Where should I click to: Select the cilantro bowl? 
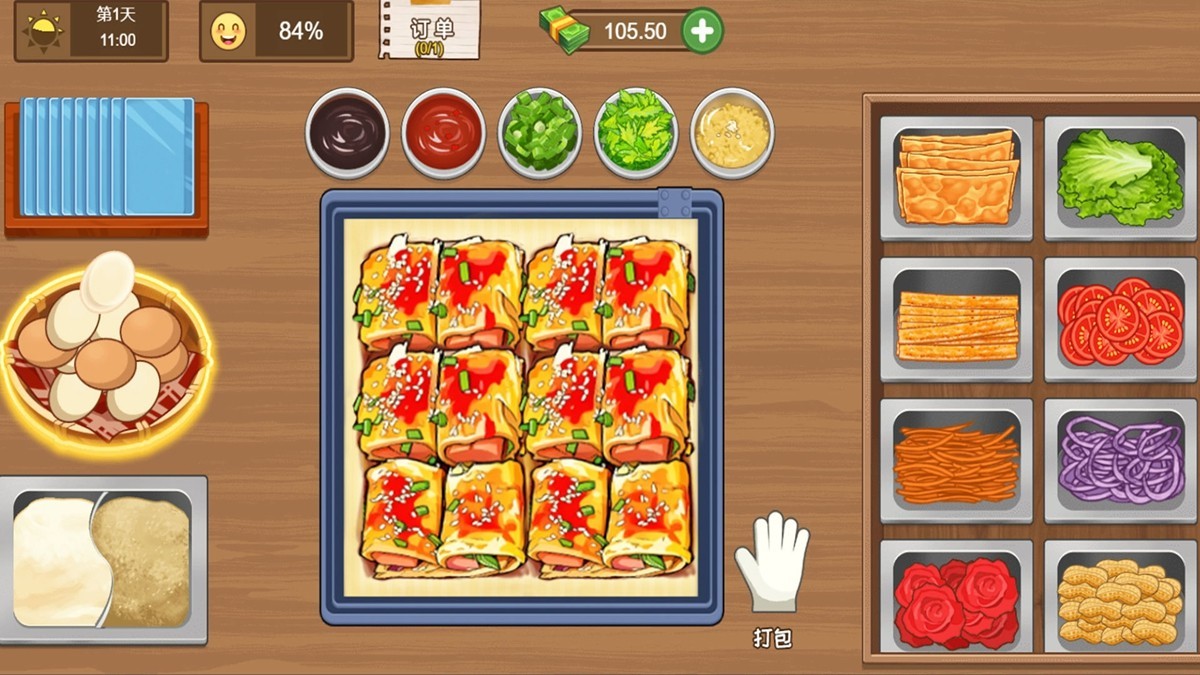pyautogui.click(x=636, y=133)
